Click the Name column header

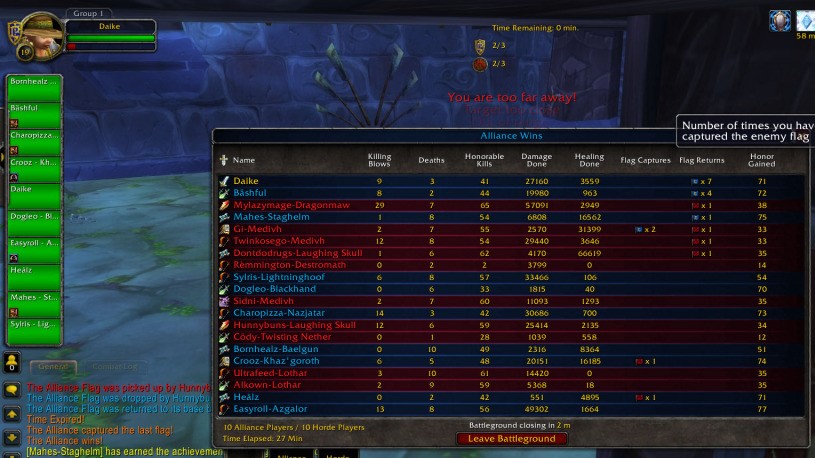click(244, 159)
